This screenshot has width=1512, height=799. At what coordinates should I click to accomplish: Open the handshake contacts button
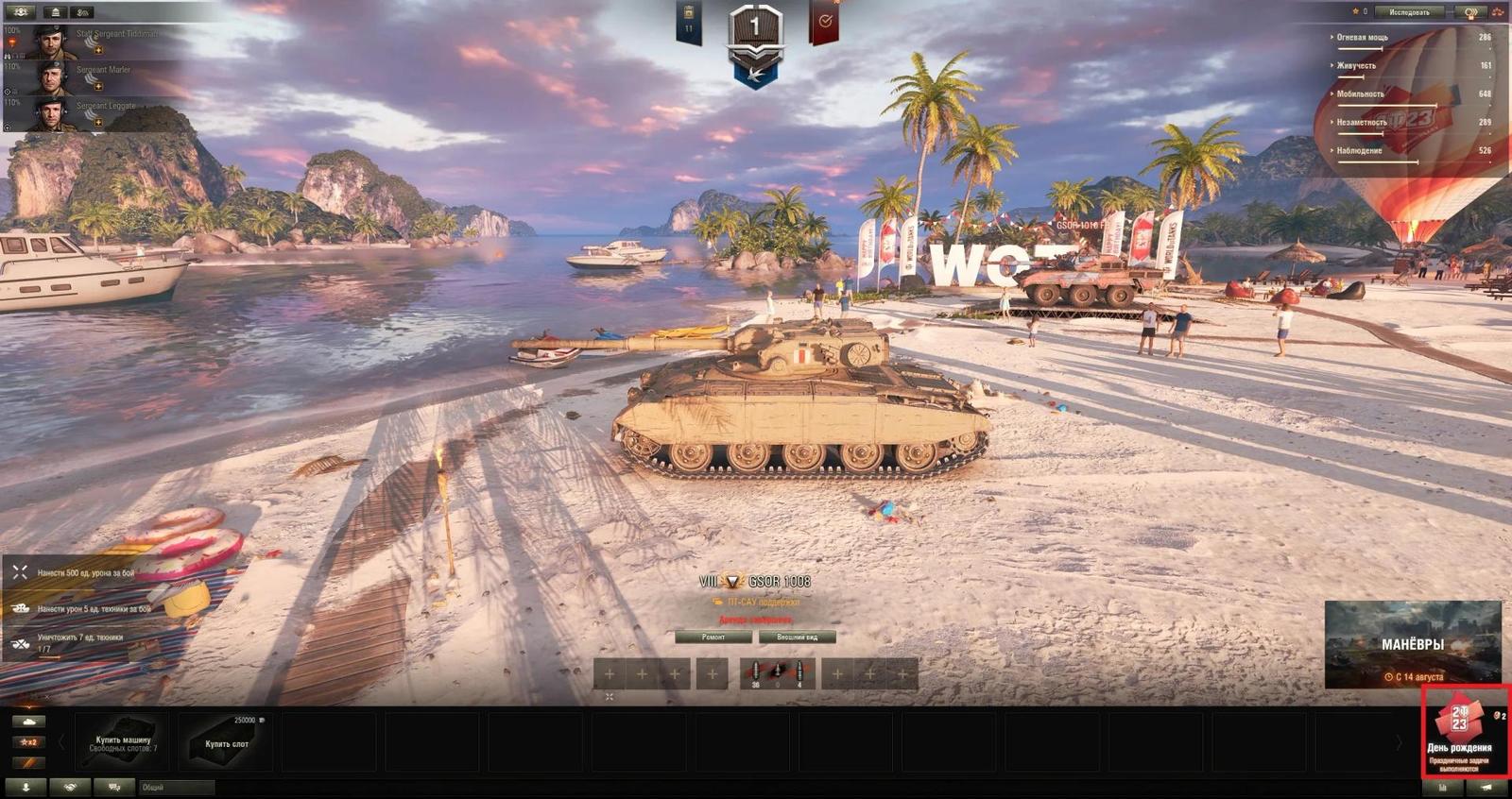pos(70,787)
